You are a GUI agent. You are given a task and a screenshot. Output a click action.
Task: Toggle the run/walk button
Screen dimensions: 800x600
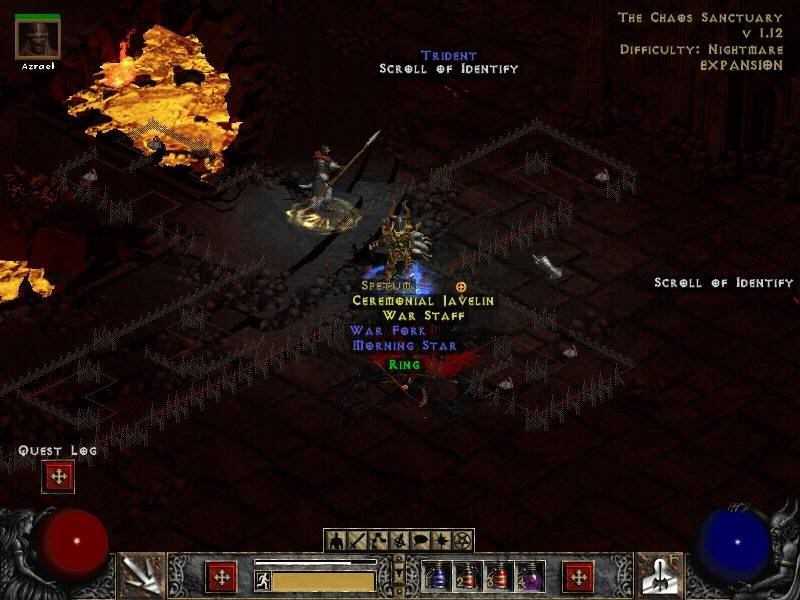tap(263, 581)
